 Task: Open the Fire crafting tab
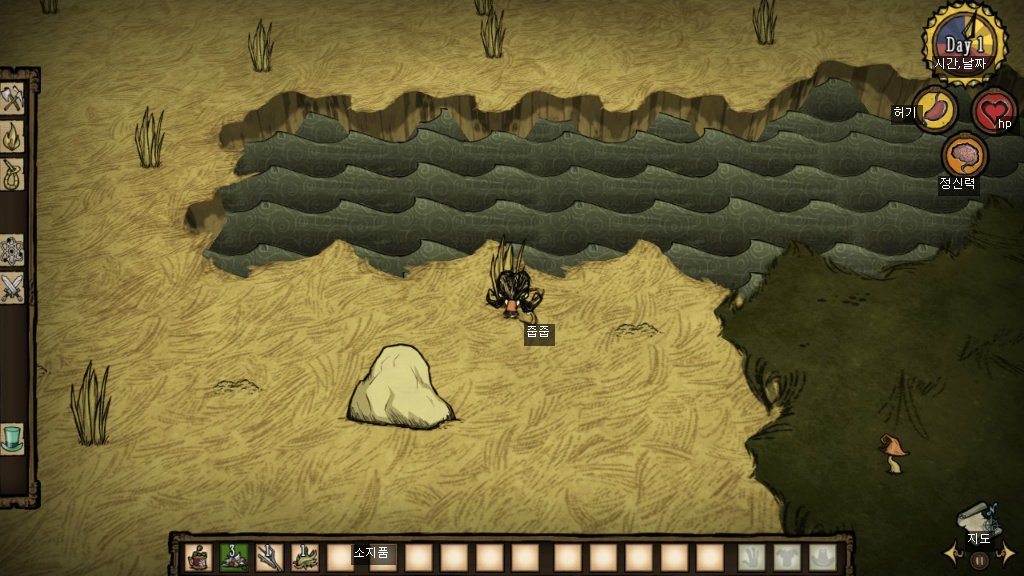[12, 135]
